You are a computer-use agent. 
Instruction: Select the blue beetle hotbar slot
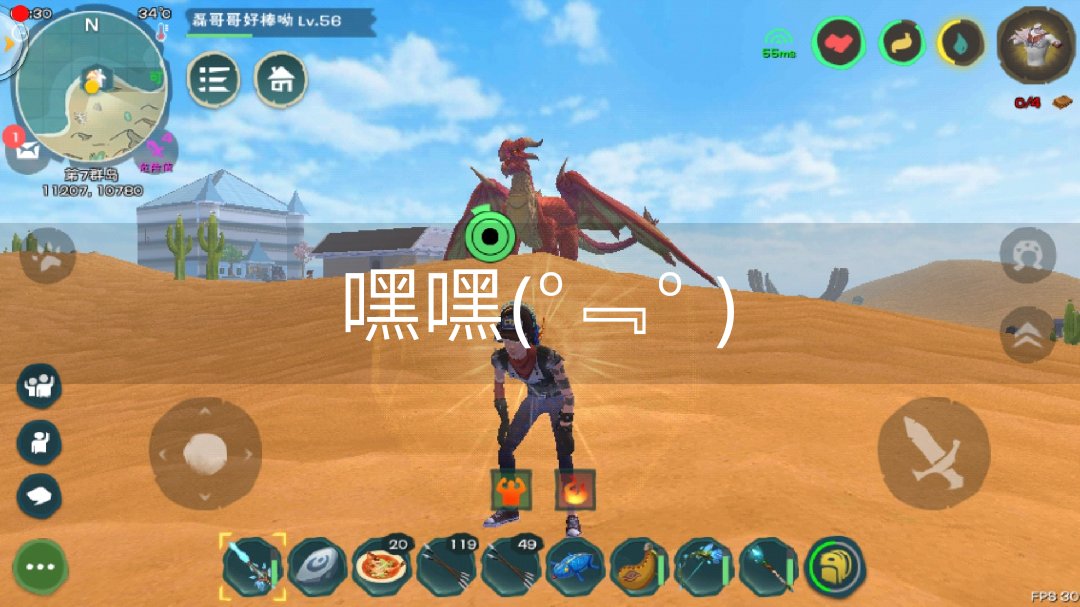[575, 567]
